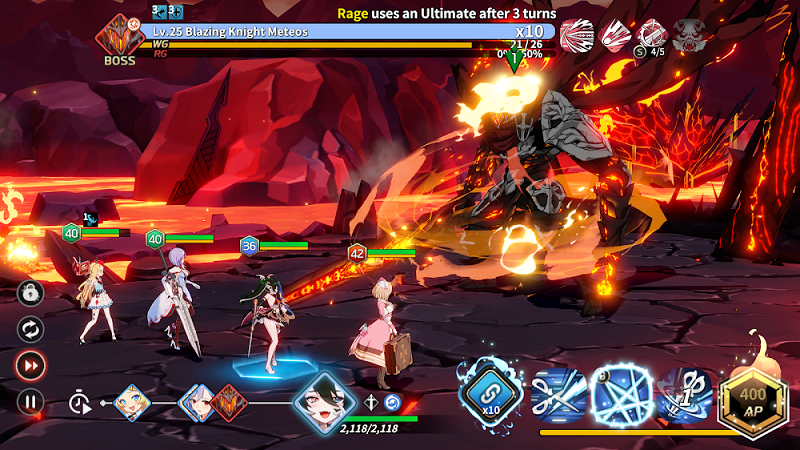Inspect the blue buff icon by active portrait
This screenshot has height=450, width=800.
point(393,402)
